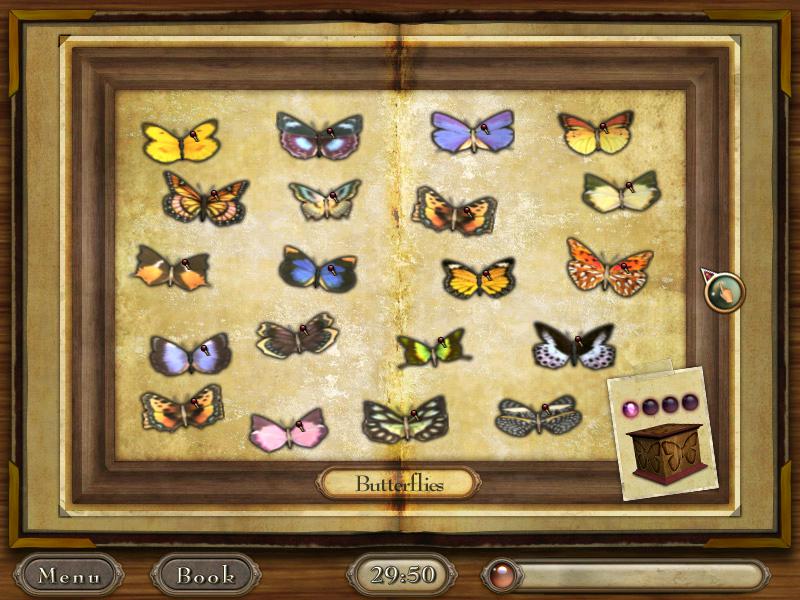Open the Book button
This screenshot has width=800, height=600.
pos(205,576)
